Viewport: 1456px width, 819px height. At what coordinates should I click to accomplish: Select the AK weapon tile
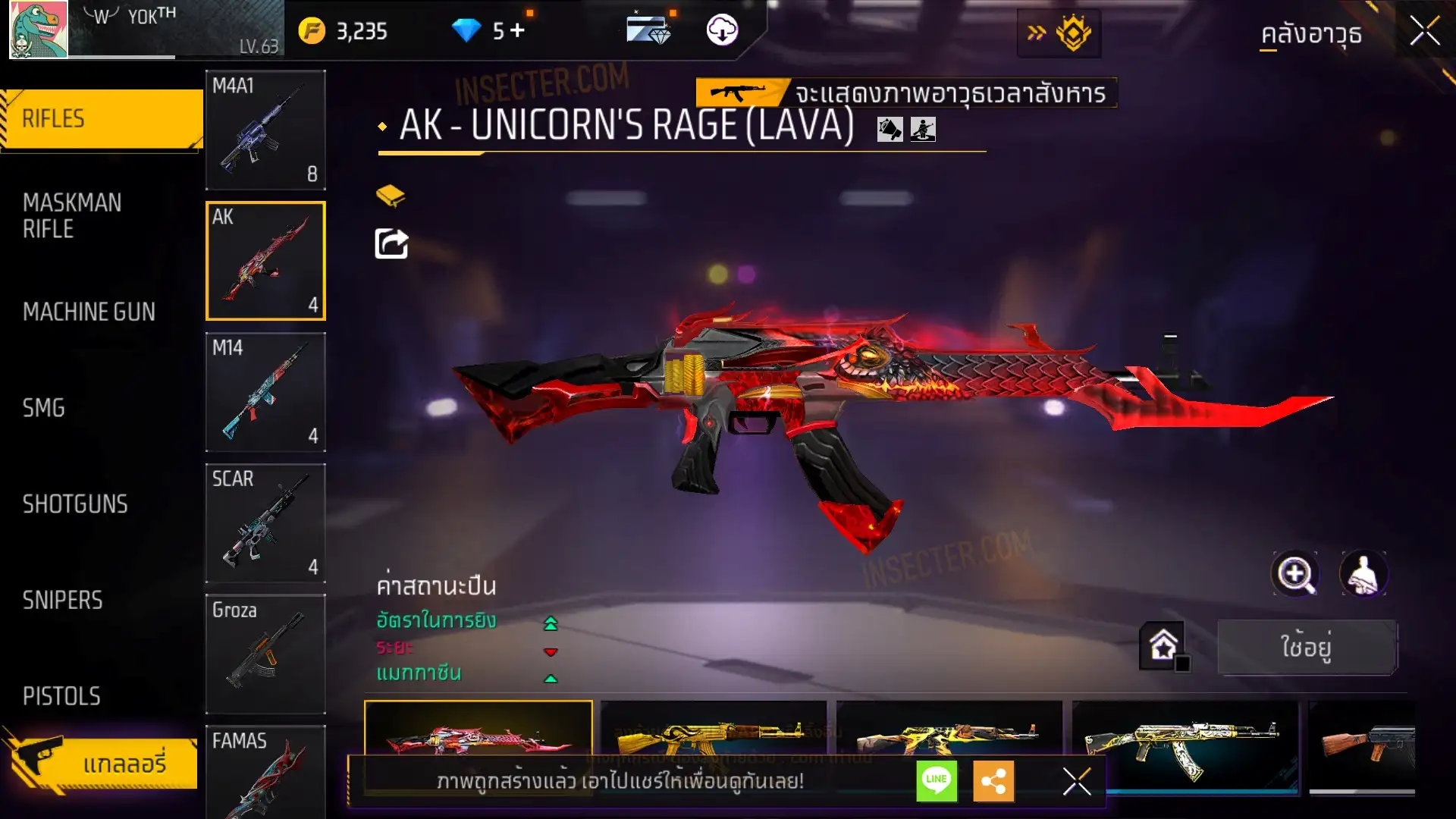point(265,261)
